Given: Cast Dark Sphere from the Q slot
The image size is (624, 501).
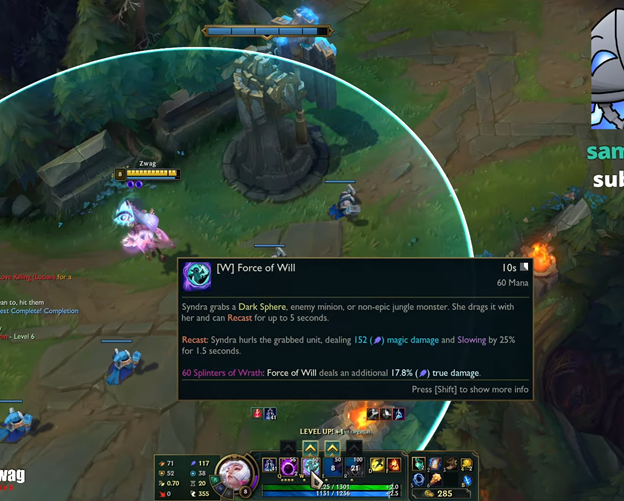Looking at the screenshot, I should coord(290,466).
